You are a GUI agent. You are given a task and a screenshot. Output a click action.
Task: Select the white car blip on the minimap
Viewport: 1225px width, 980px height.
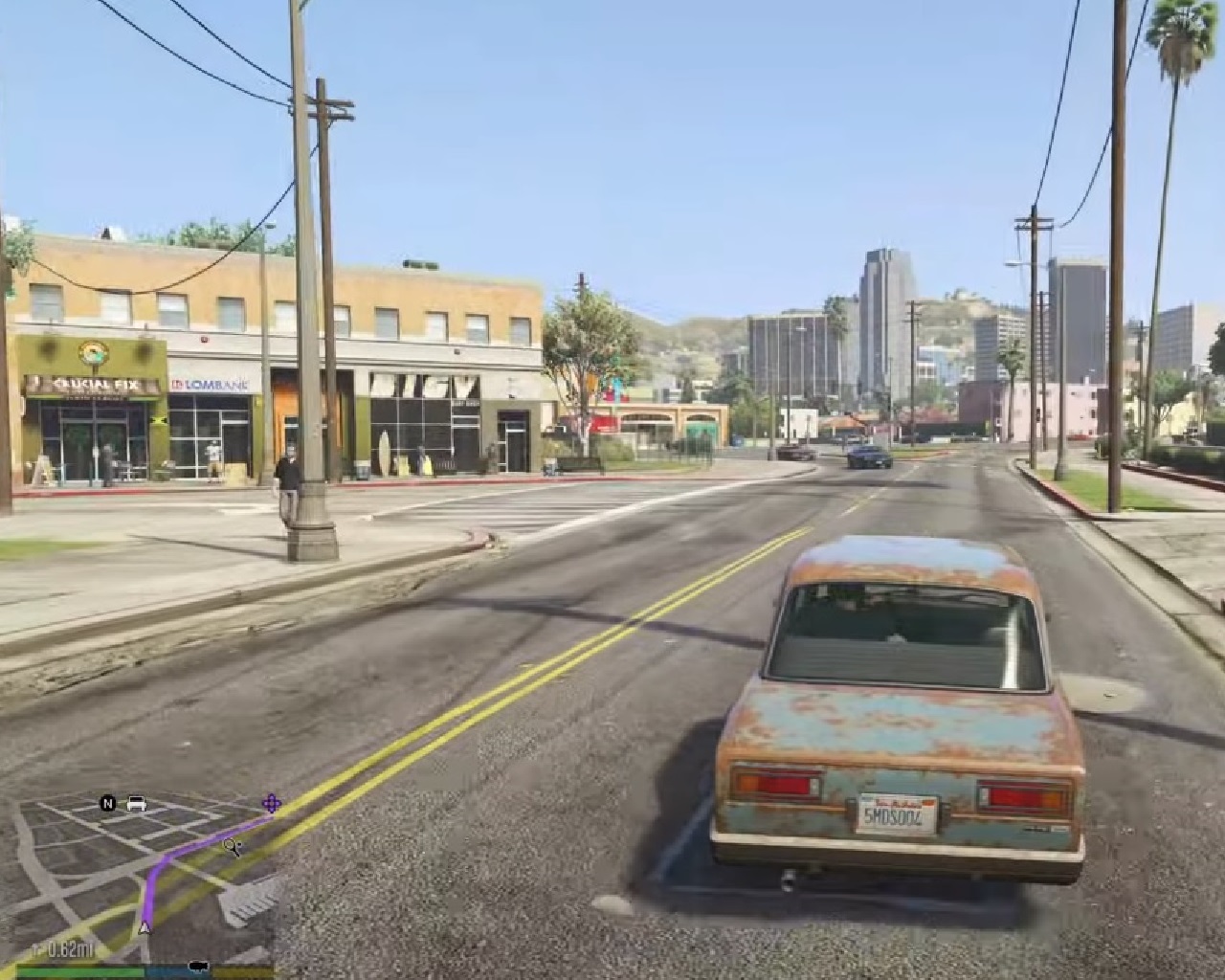click(137, 803)
